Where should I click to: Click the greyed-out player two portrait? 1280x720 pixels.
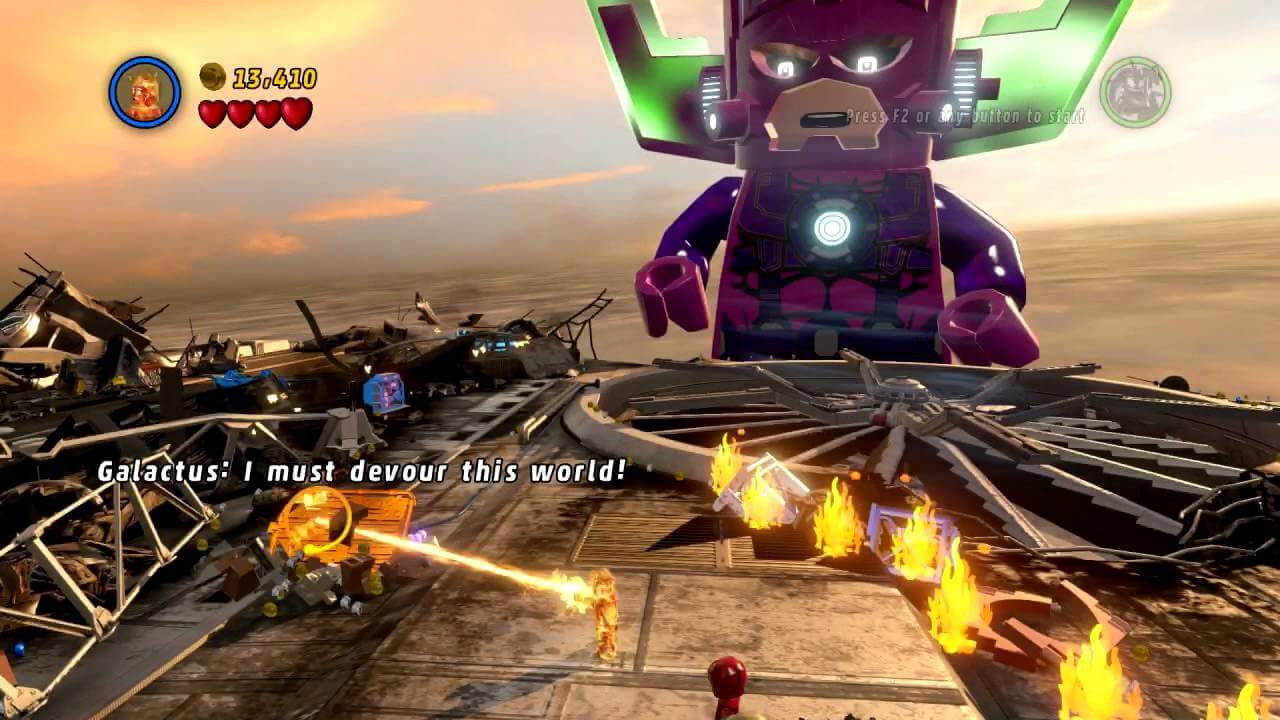coord(1135,92)
